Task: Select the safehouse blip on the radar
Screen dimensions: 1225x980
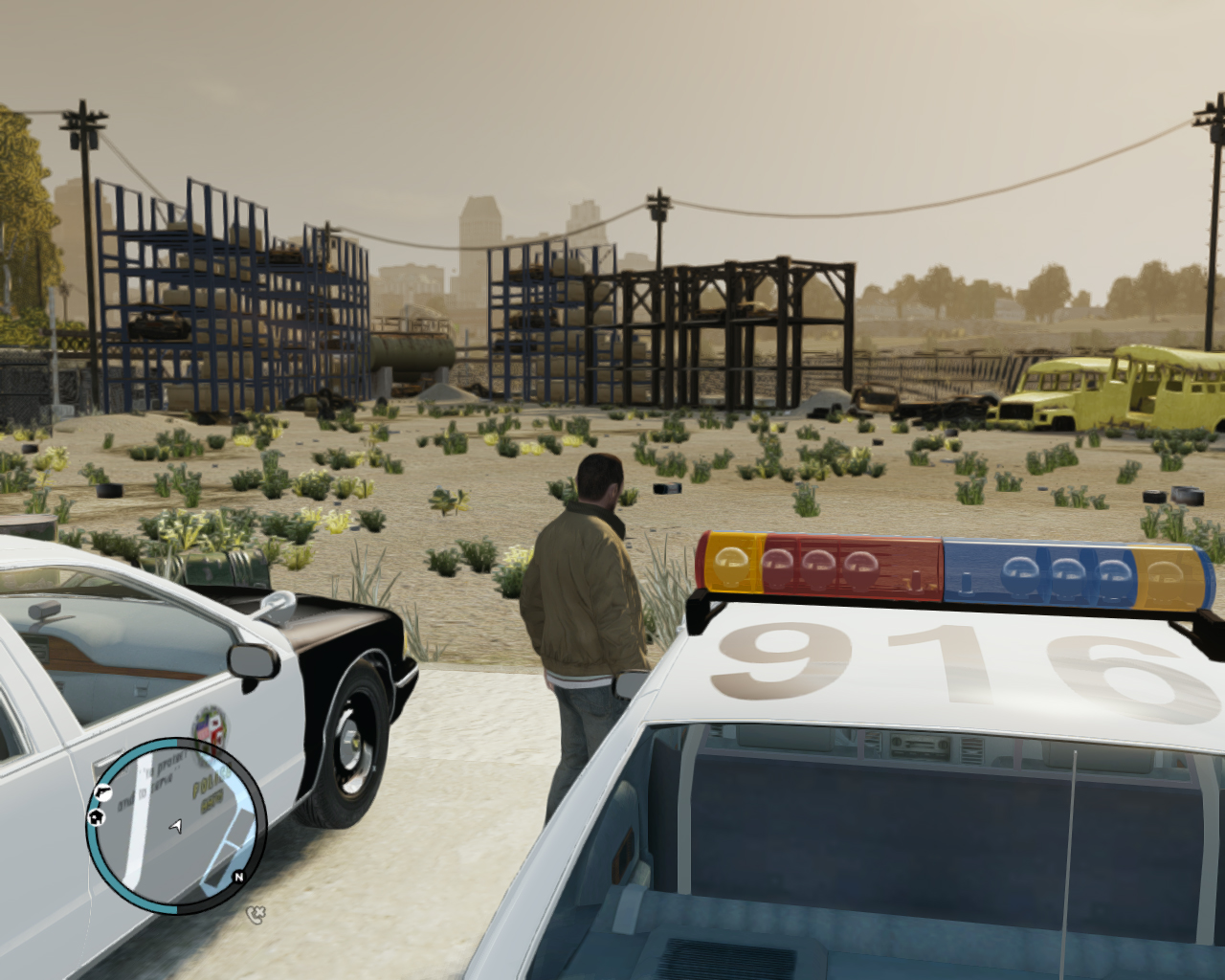Action: pos(97,816)
